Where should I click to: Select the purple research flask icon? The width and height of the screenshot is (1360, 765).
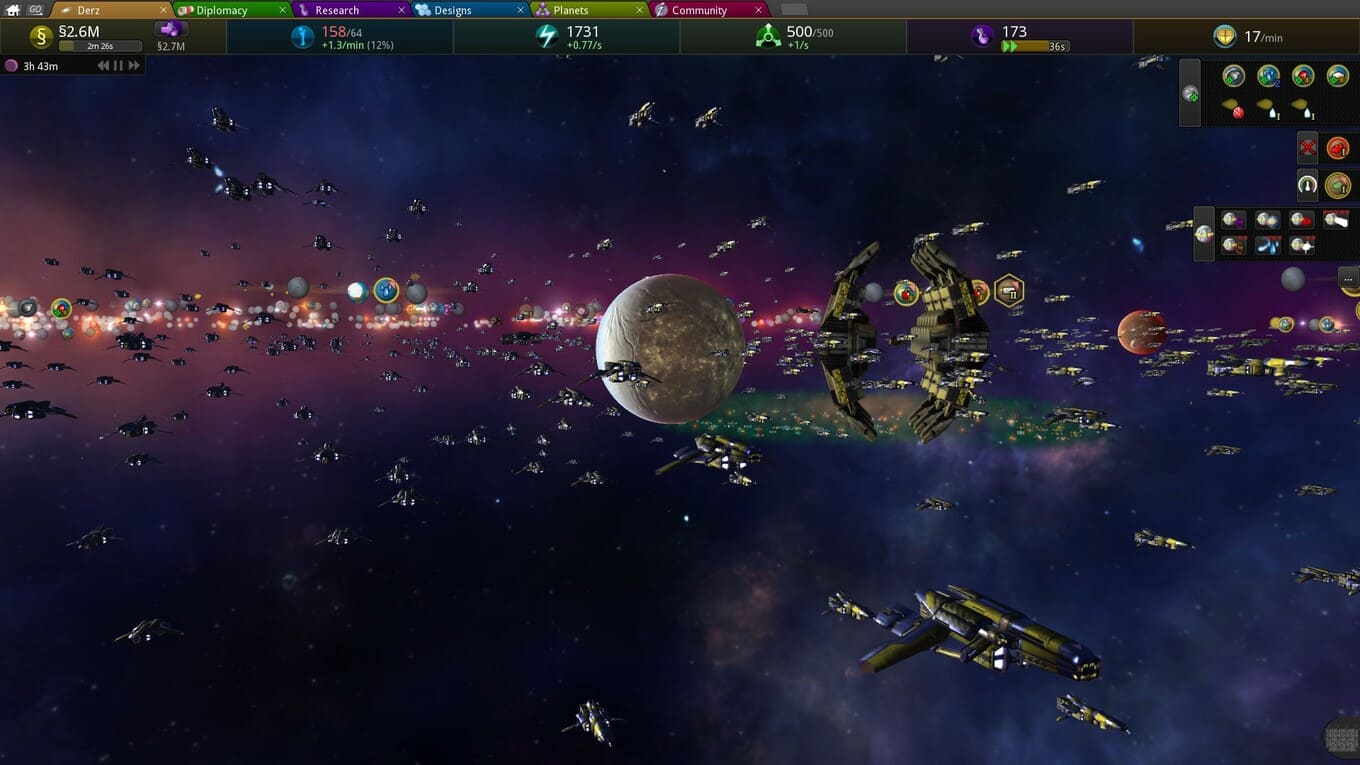tap(982, 36)
